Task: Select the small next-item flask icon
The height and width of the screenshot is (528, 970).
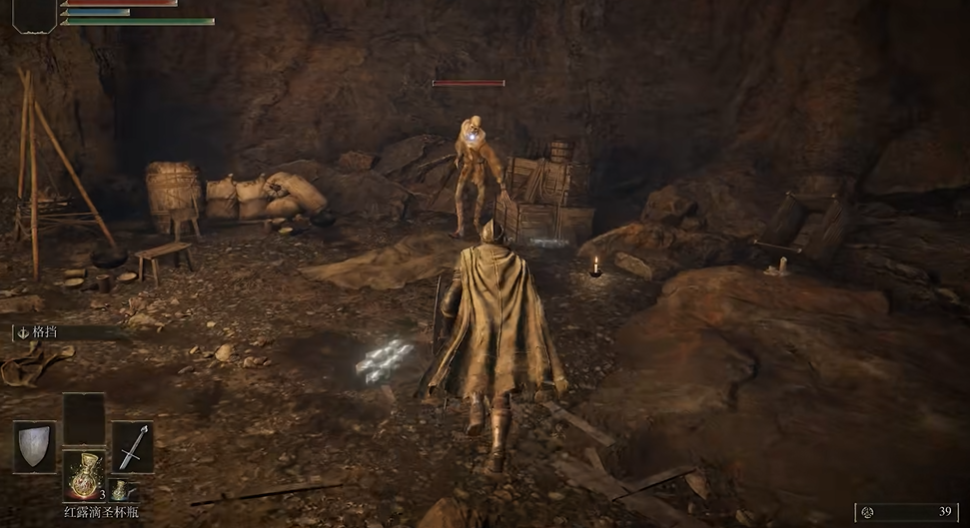Action: click(x=119, y=490)
